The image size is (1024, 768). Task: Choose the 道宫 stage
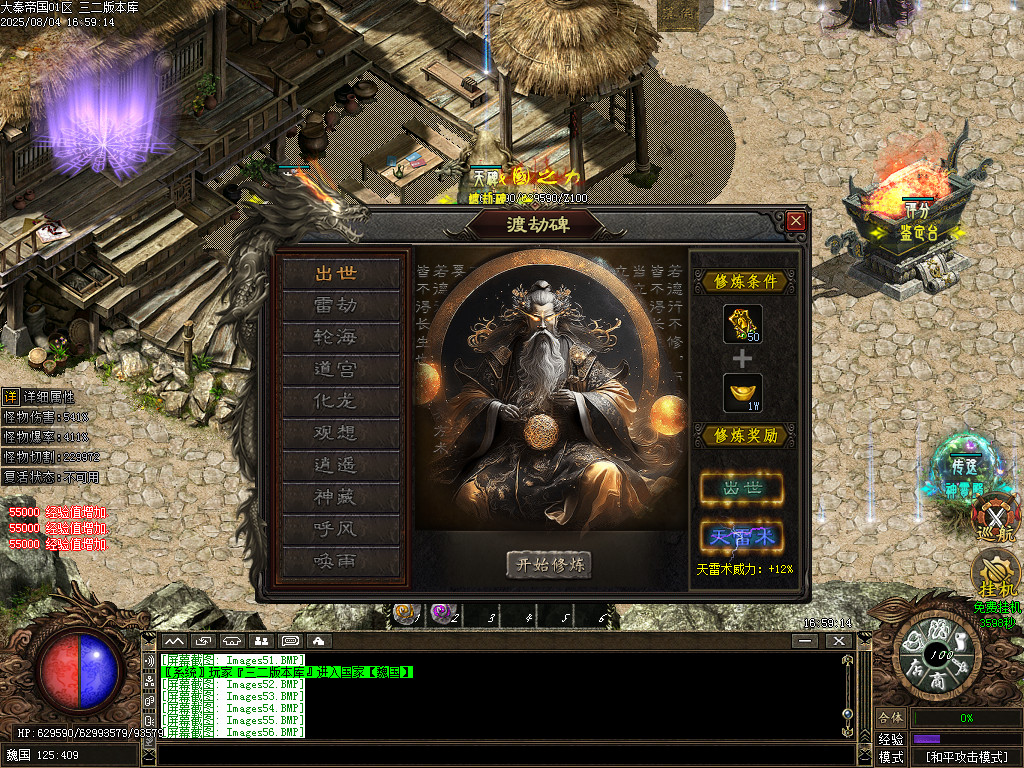[x=336, y=369]
